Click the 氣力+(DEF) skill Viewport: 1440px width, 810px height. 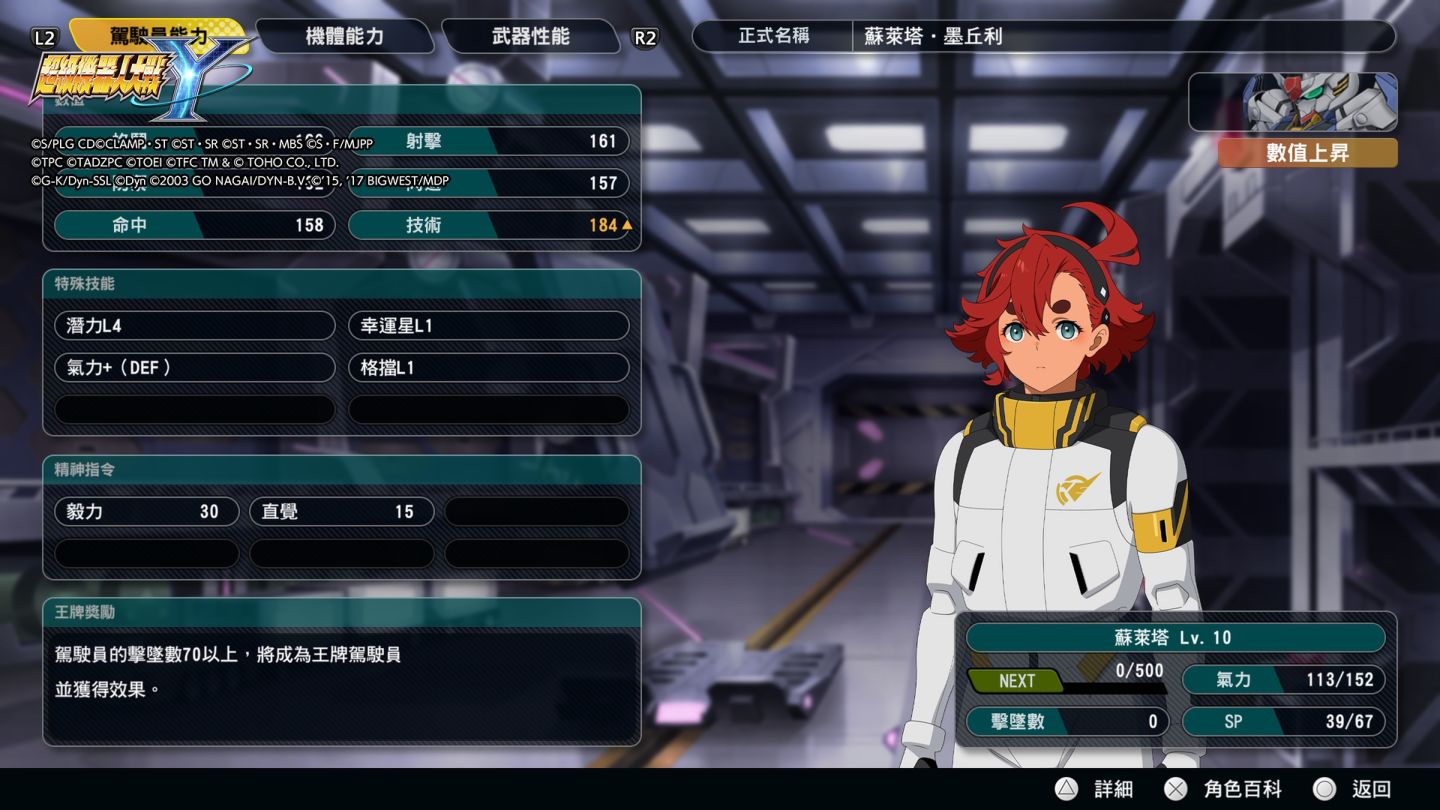click(x=195, y=368)
